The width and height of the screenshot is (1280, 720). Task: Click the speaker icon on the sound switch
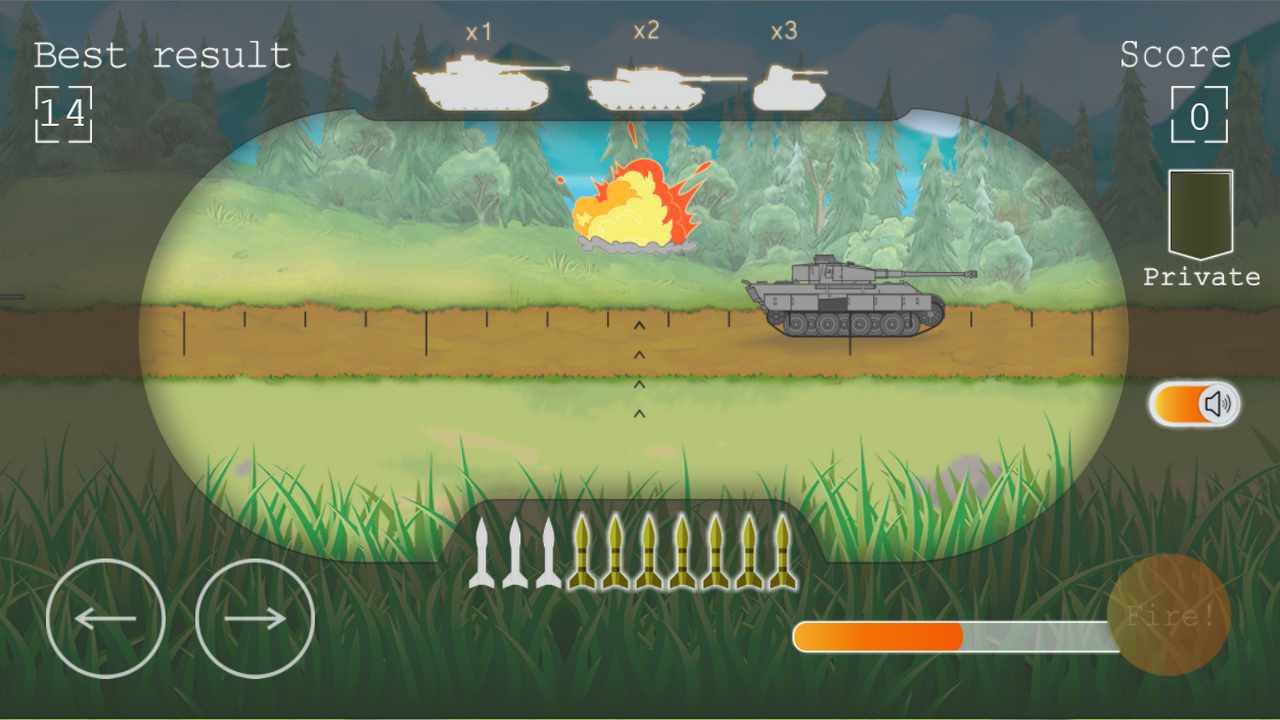coord(1216,404)
